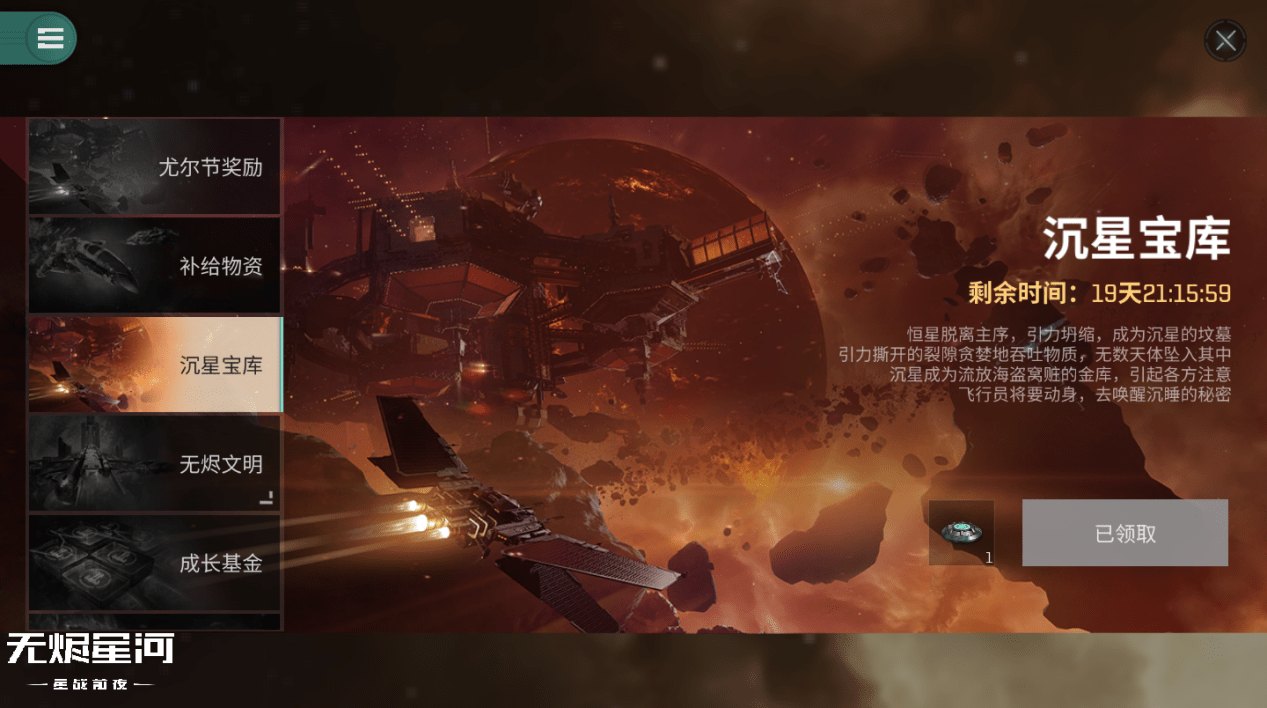The image size is (1267, 708).
Task: Switch to the 尤尔节奖励 tab
Action: click(x=154, y=167)
